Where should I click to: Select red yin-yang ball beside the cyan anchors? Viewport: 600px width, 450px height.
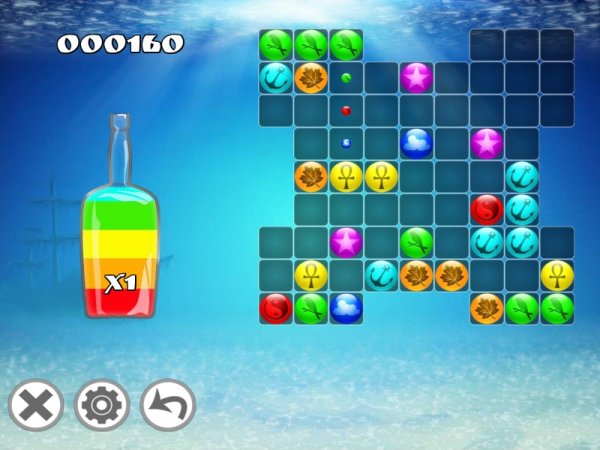[486, 210]
